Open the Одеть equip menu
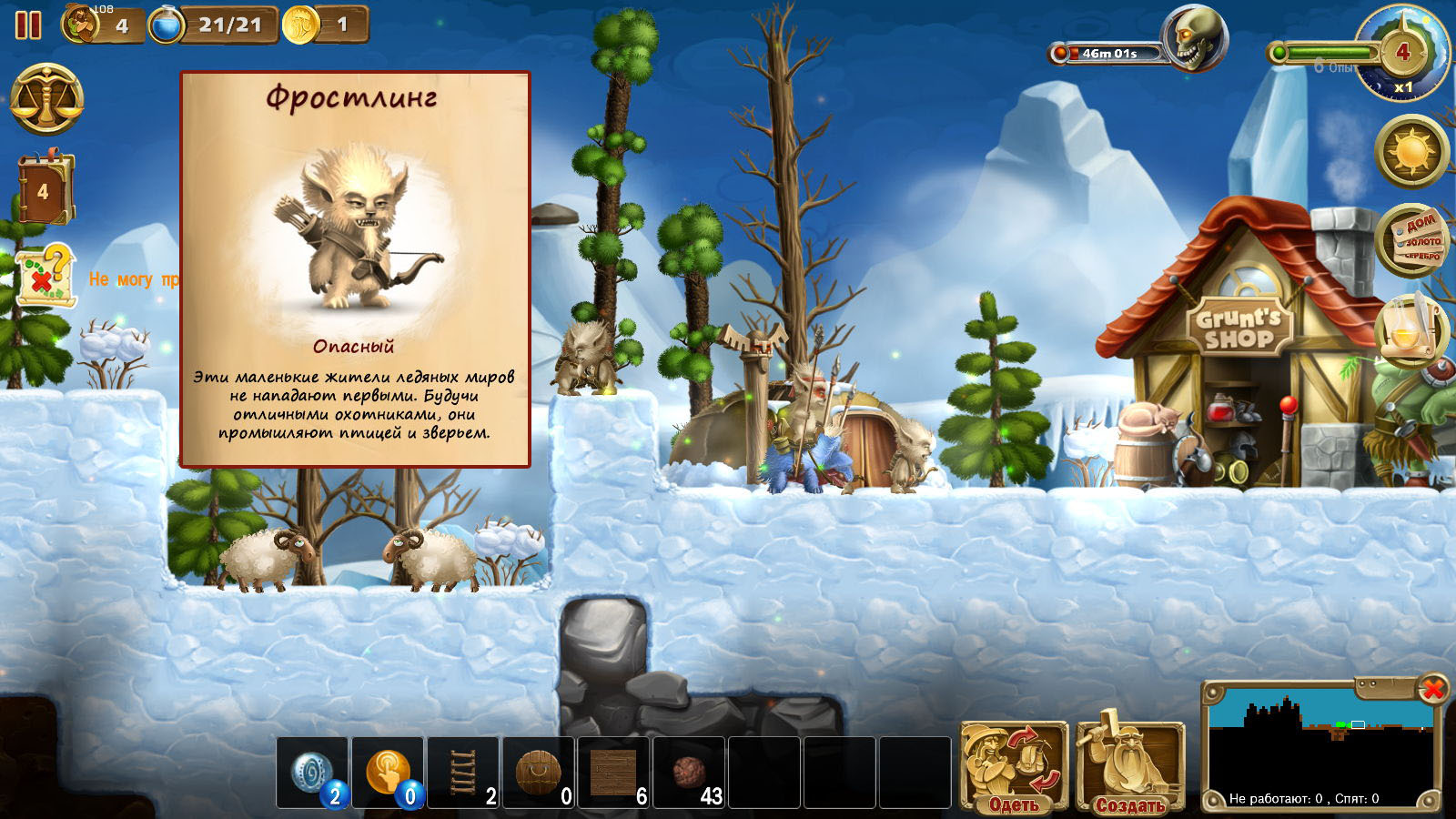This screenshot has width=1456, height=819. [1014, 766]
